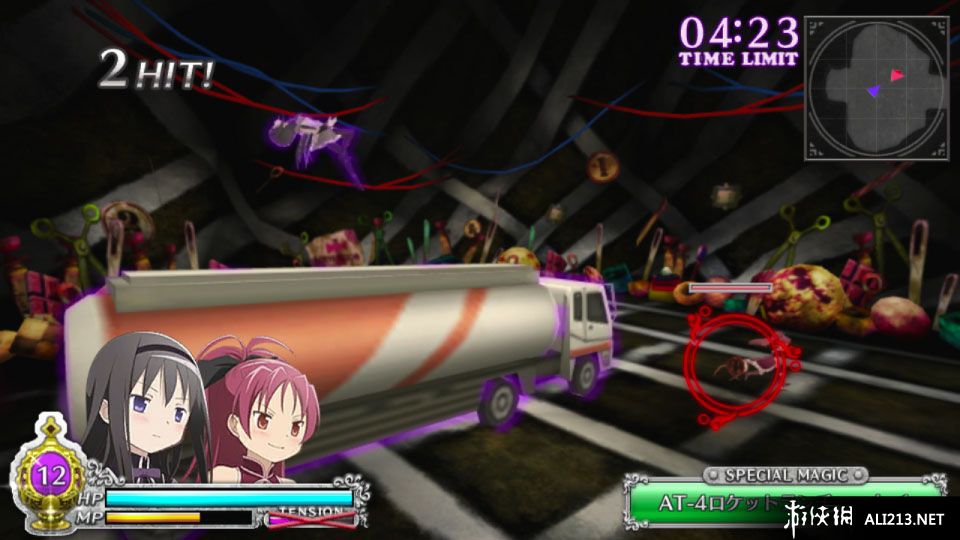The width and height of the screenshot is (960, 540).
Task: Click the red enemy marker on the minimap
Action: [x=897, y=75]
